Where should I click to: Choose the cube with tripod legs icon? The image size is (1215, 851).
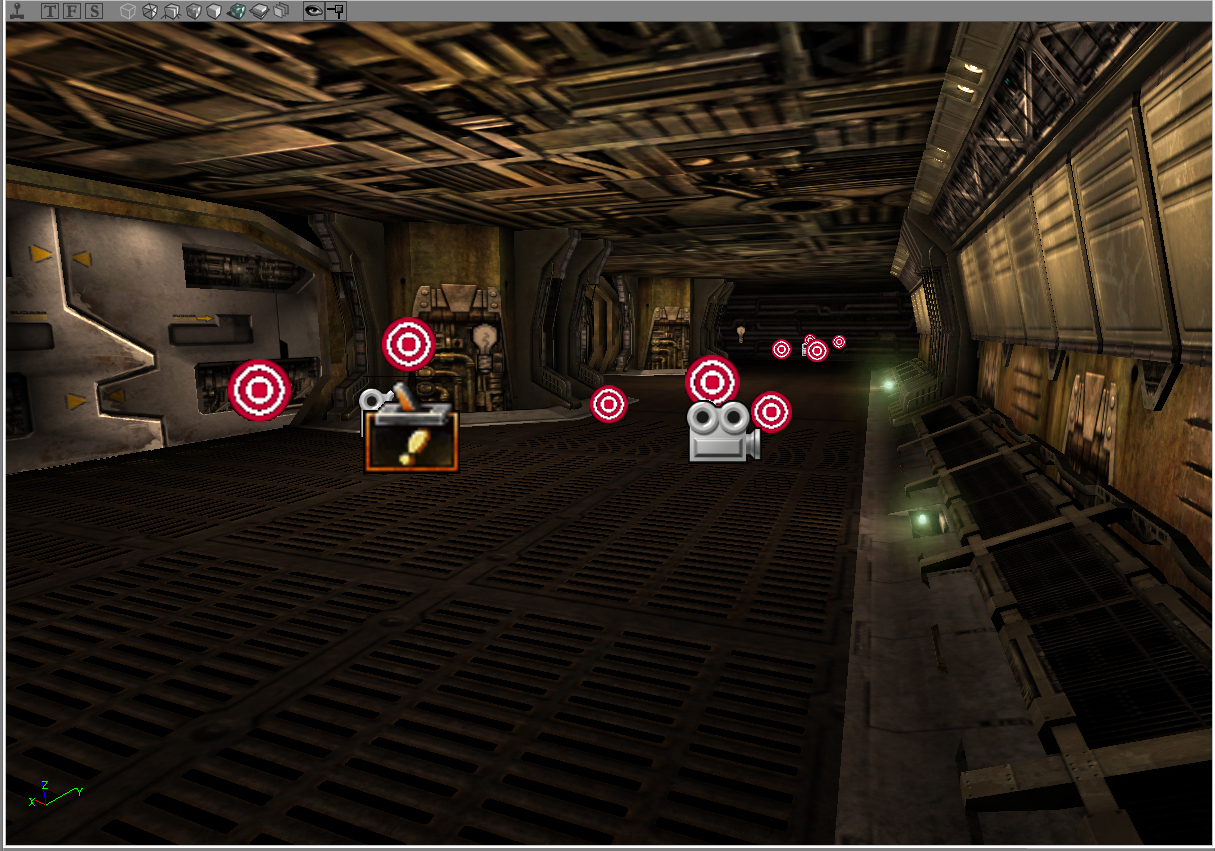pyautogui.click(x=171, y=11)
